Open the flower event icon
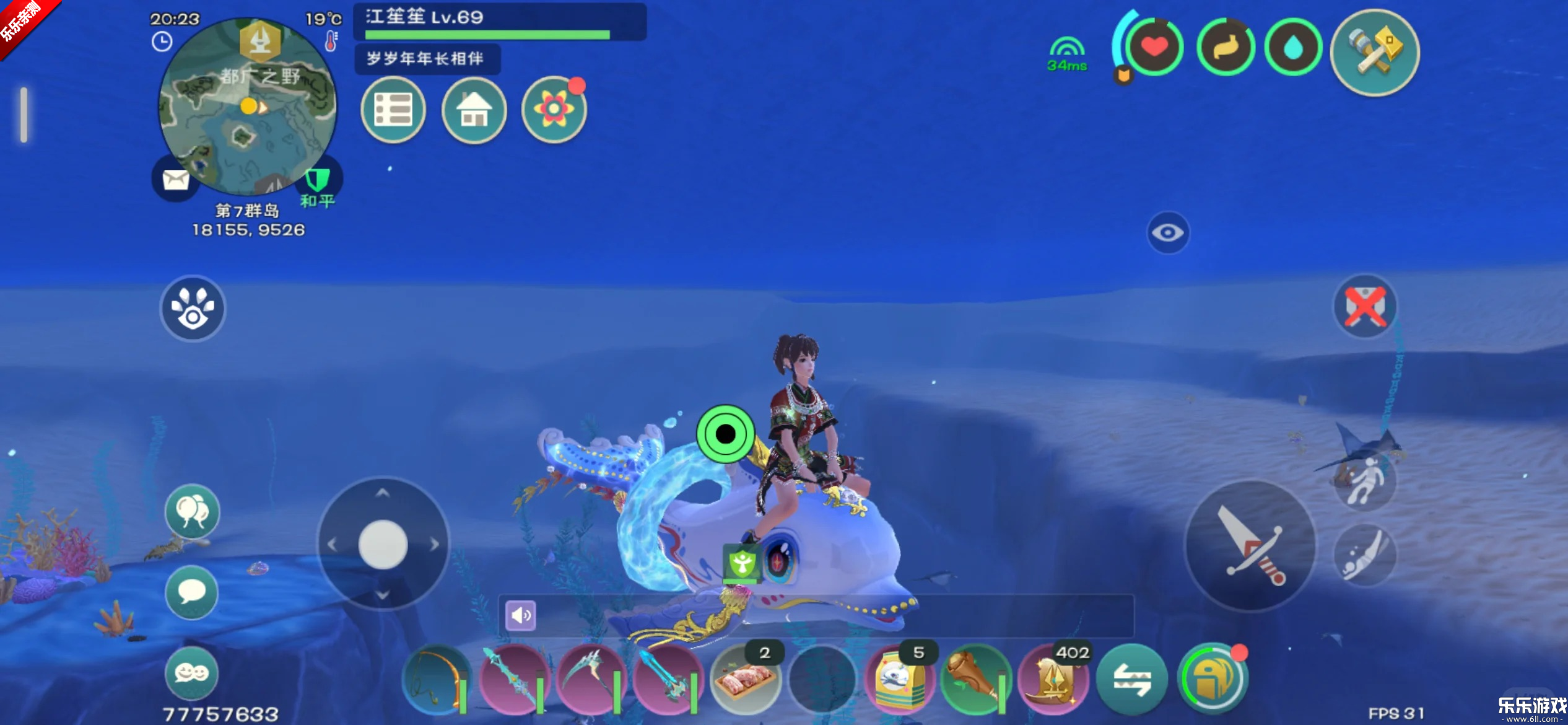The image size is (1568, 725). pyautogui.click(x=554, y=110)
